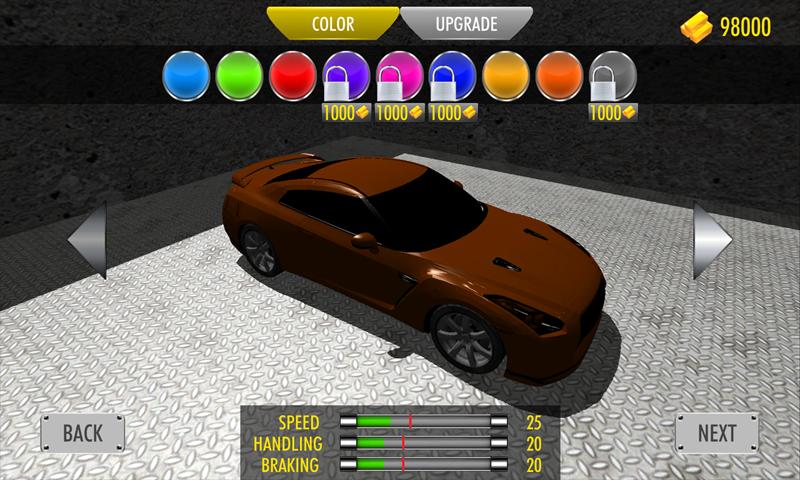
Task: Go back with the BACK button
Action: click(83, 433)
